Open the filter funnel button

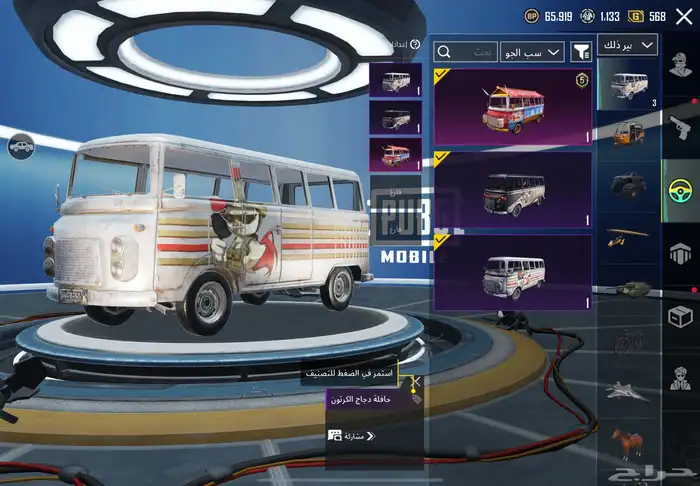580,51
